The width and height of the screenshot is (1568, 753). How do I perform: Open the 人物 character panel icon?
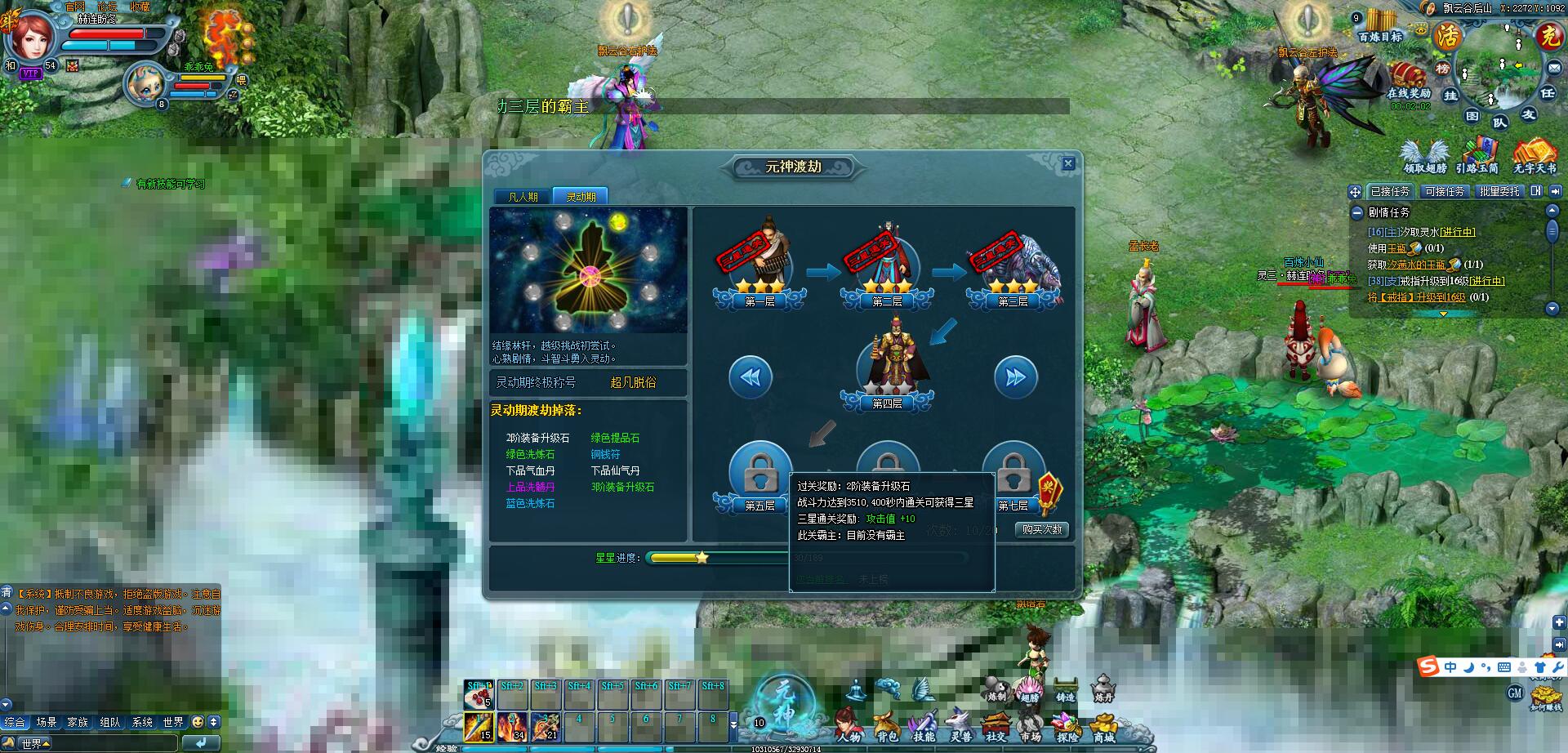point(848,723)
